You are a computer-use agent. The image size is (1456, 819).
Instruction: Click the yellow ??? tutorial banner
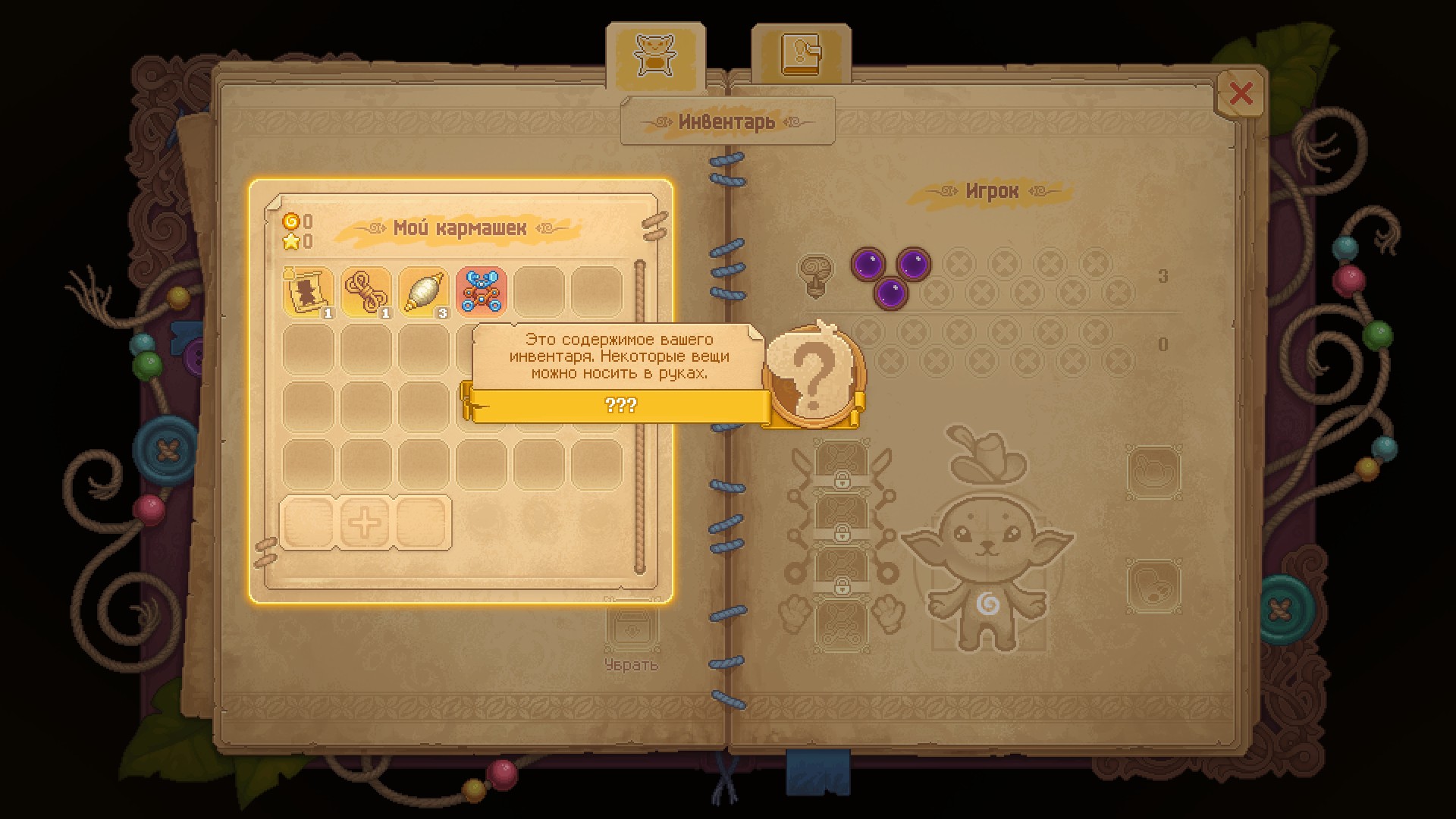pyautogui.click(x=620, y=405)
